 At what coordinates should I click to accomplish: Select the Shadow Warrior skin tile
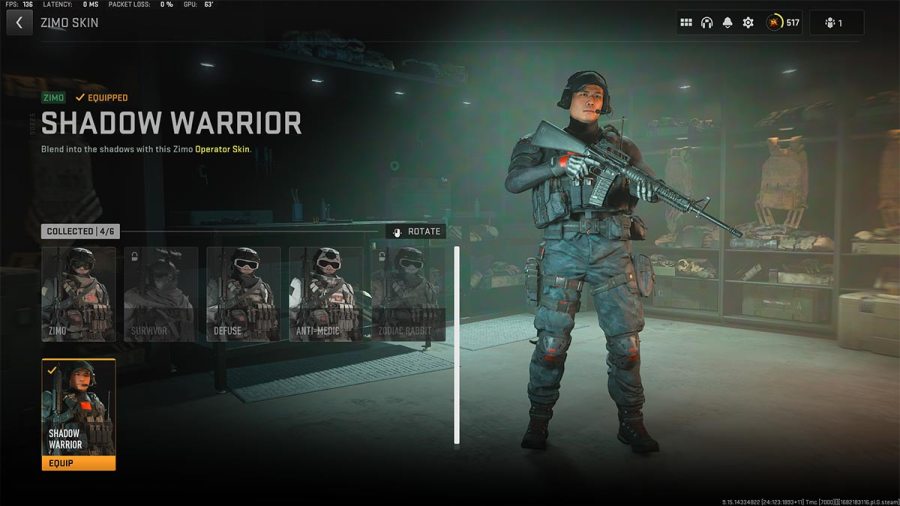pos(79,408)
